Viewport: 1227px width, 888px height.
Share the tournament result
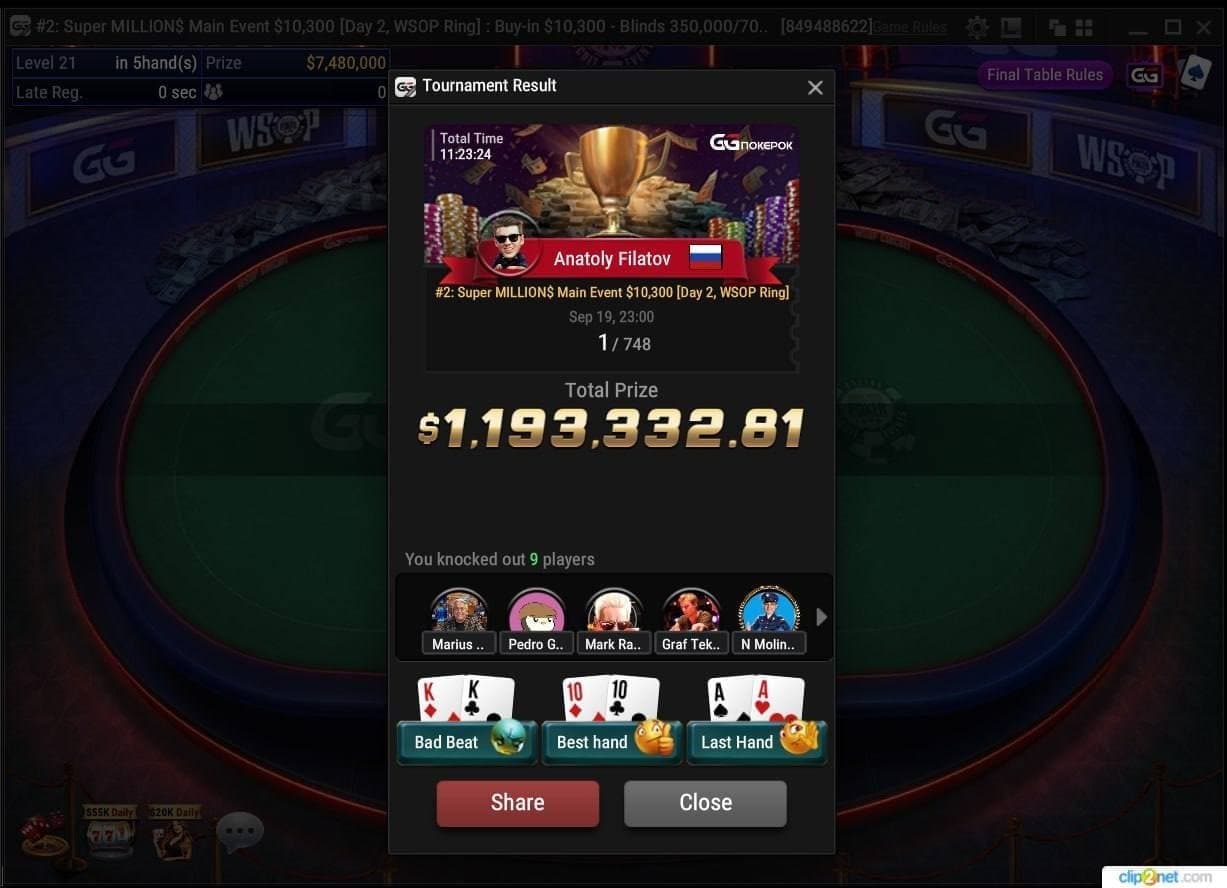(x=517, y=803)
